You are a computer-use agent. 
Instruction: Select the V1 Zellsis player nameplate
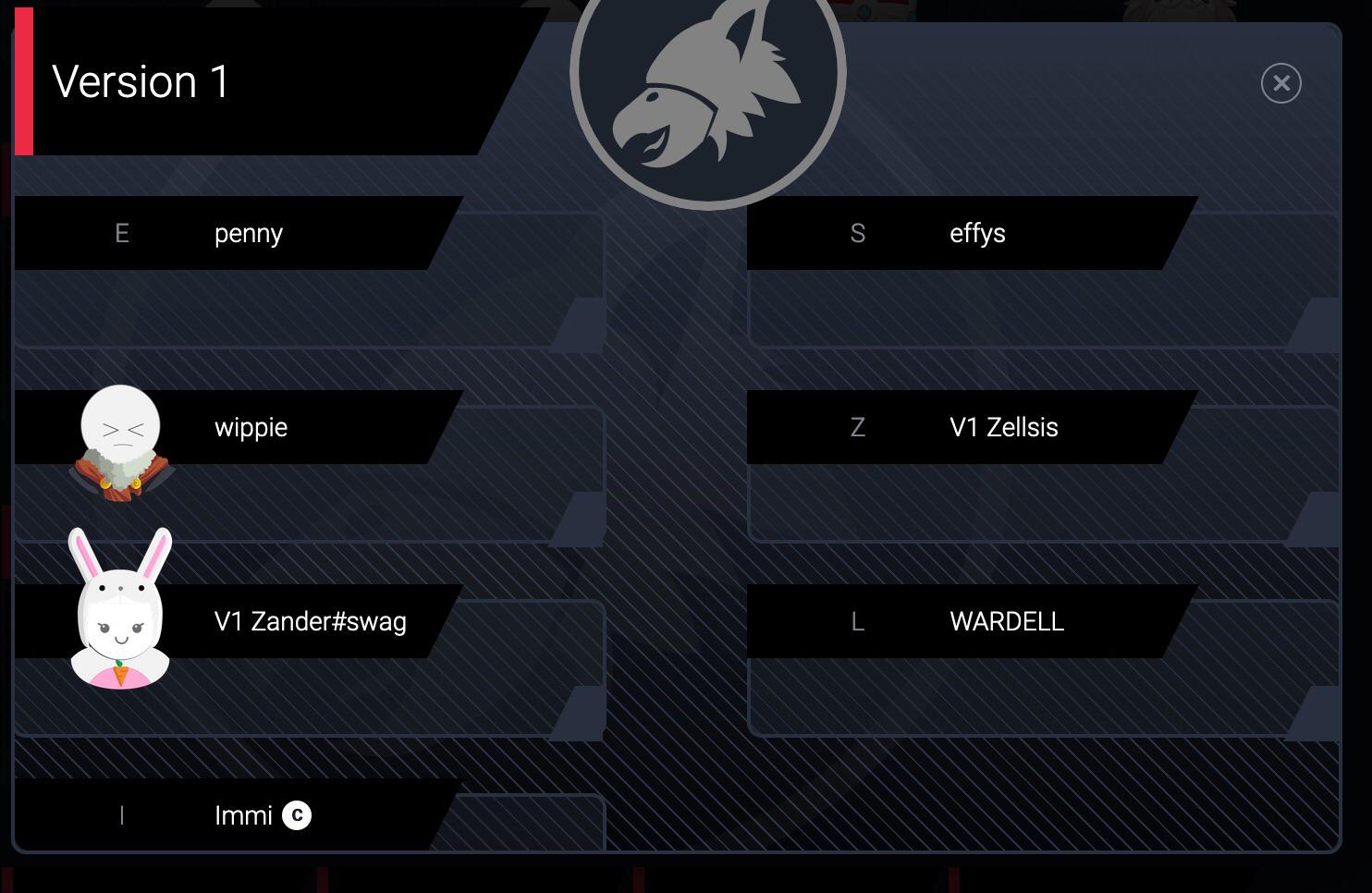click(x=1003, y=427)
